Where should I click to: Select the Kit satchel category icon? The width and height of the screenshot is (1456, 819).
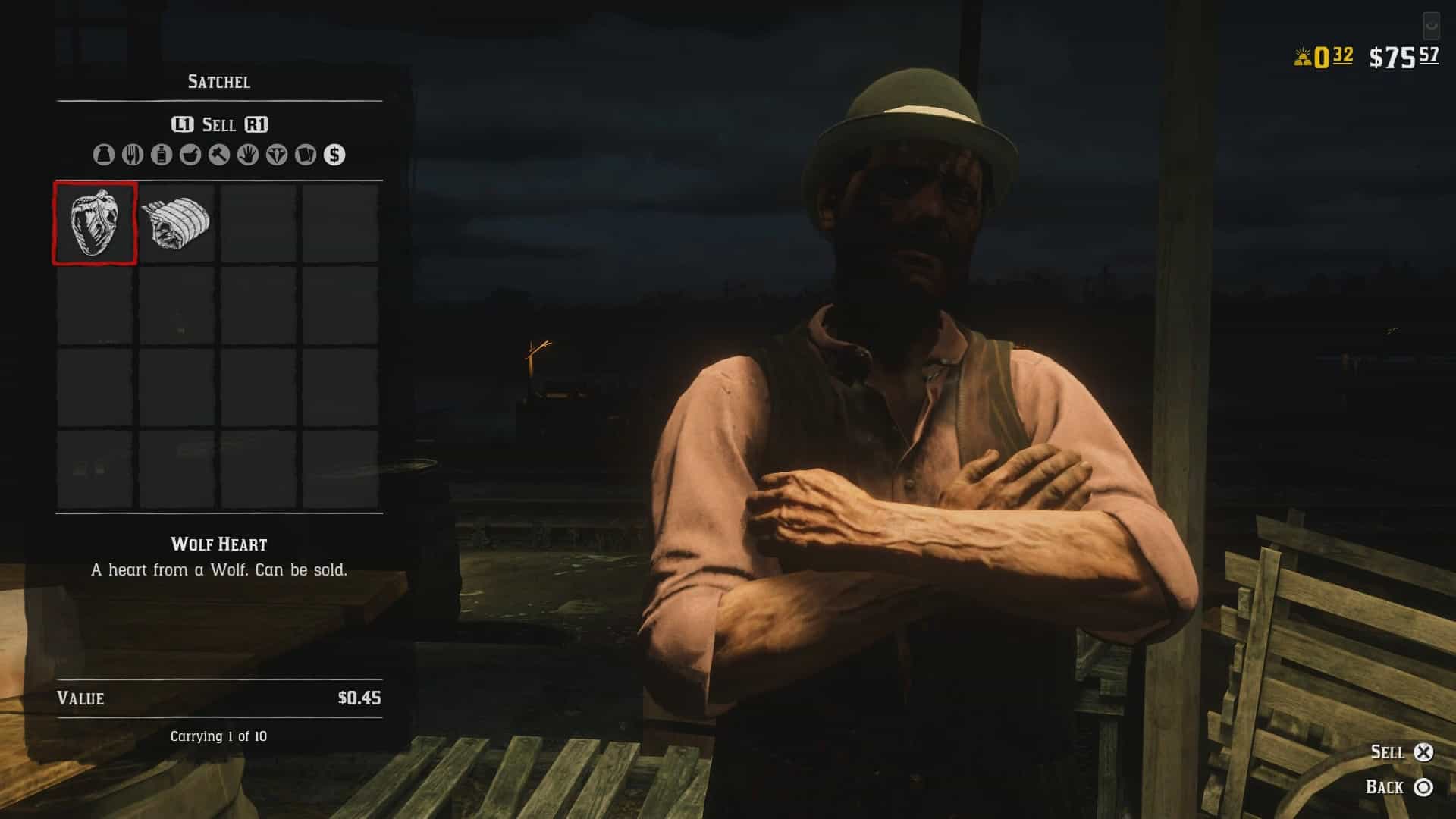(104, 157)
